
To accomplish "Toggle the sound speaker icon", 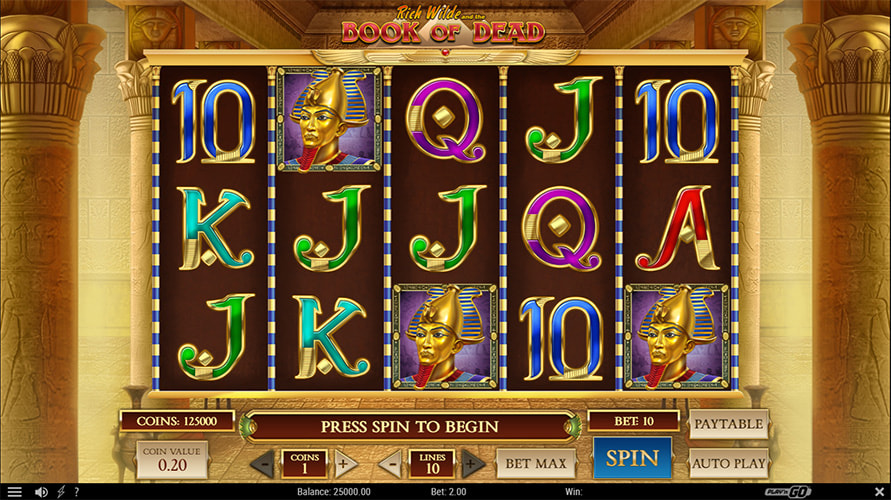I will coord(41,492).
